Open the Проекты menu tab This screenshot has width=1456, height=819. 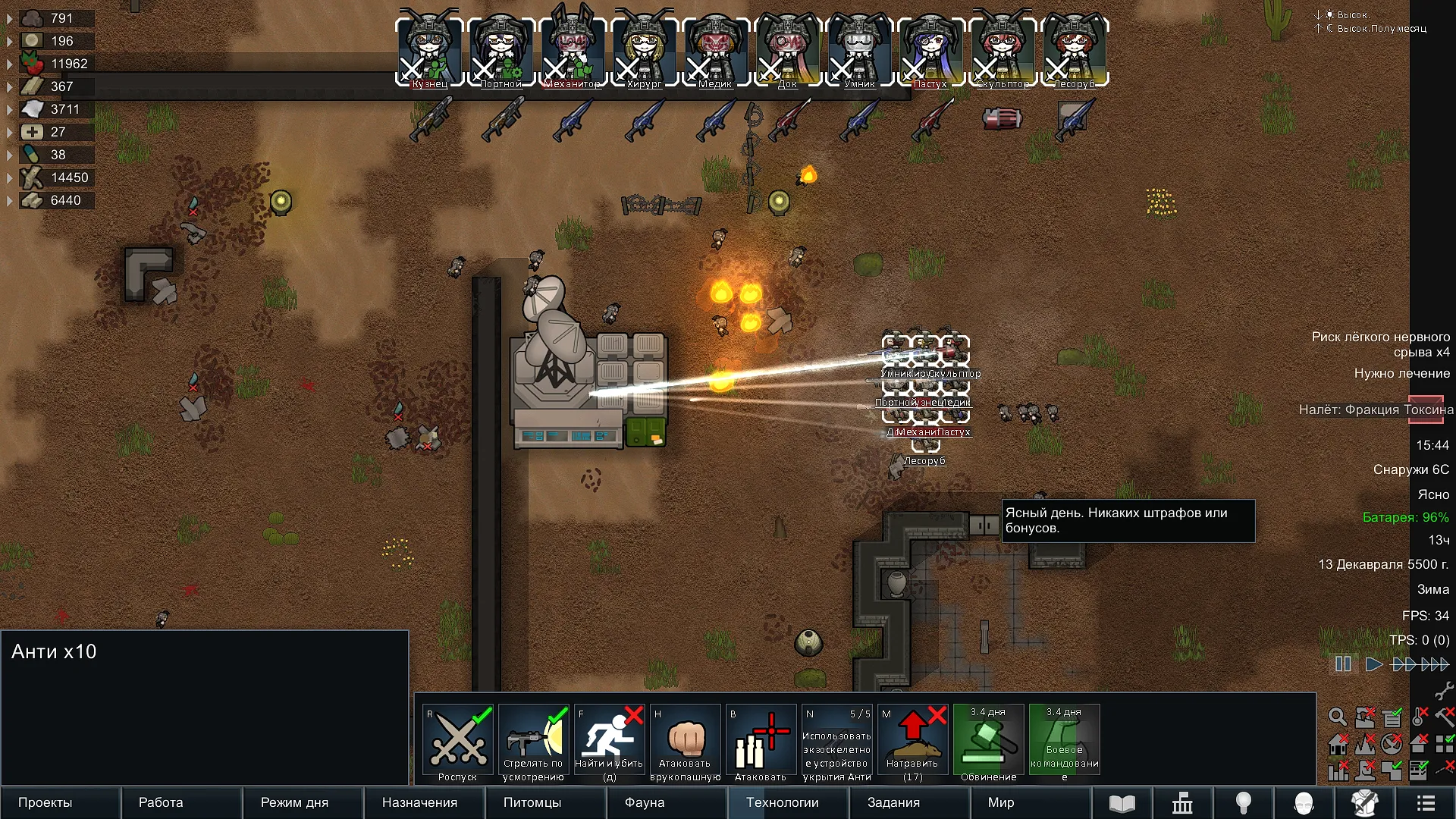(x=45, y=802)
